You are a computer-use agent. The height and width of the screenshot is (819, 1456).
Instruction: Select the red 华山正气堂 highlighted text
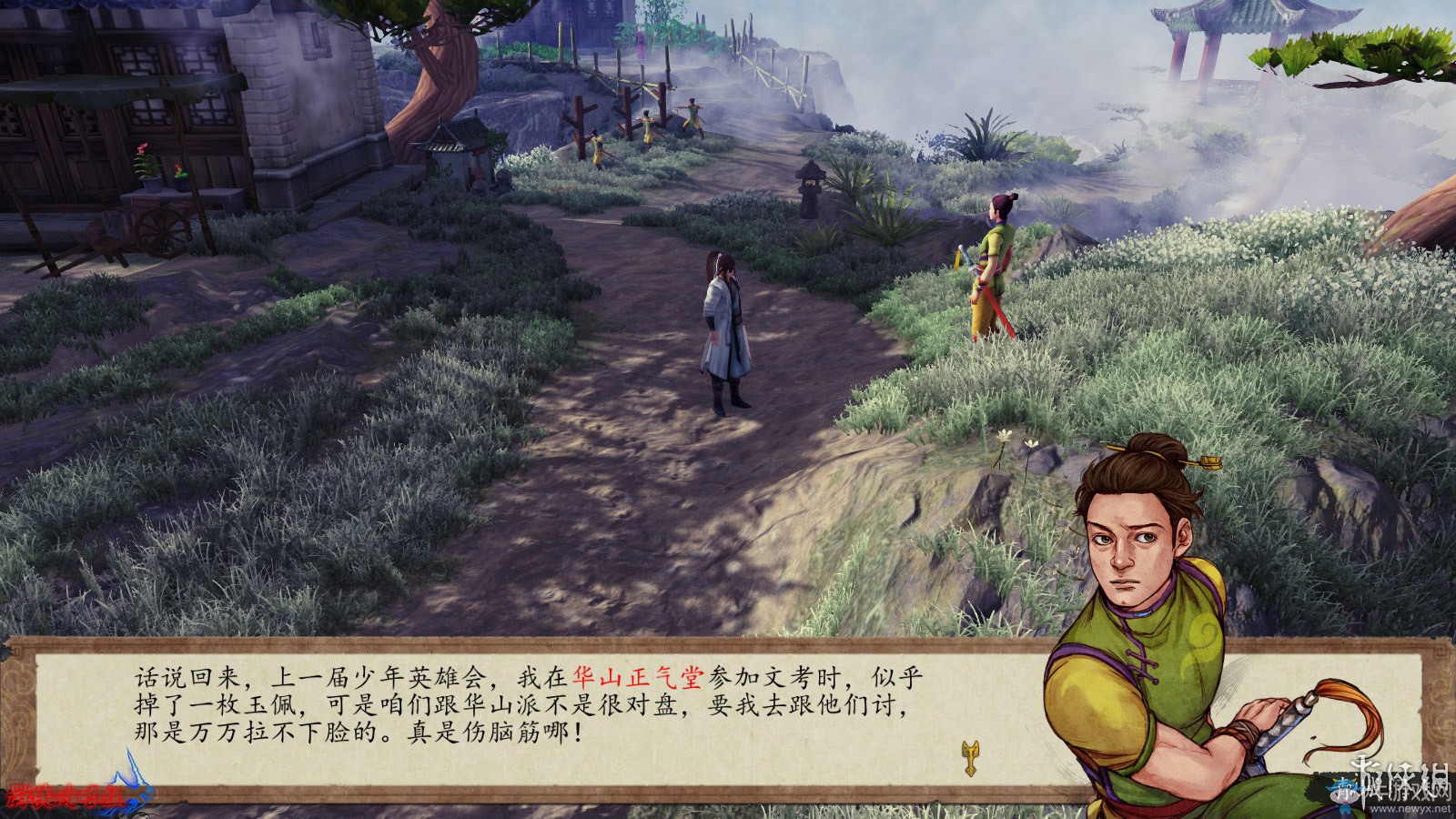pyautogui.click(x=638, y=678)
